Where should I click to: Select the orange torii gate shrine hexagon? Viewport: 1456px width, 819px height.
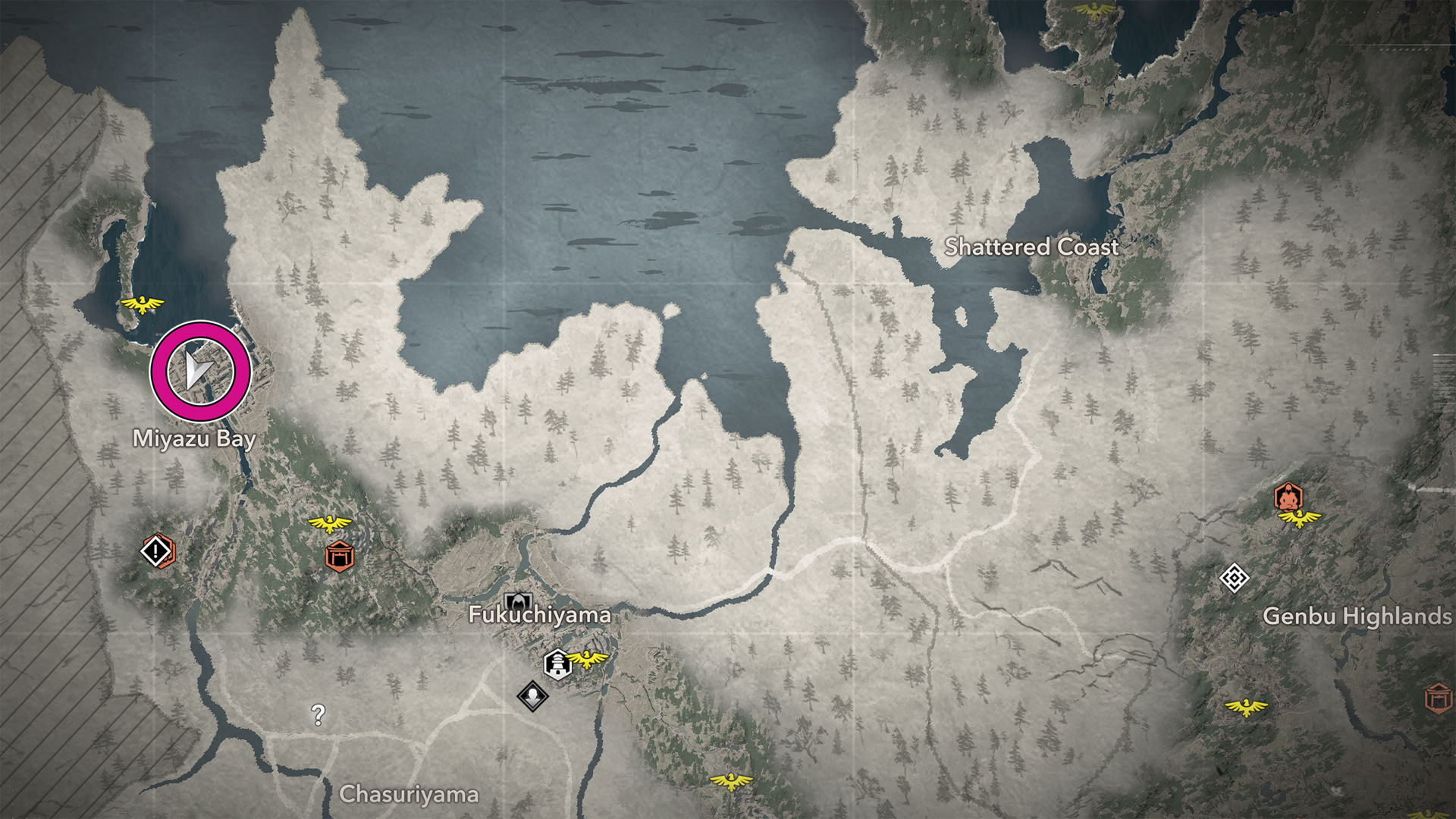pos(340,557)
